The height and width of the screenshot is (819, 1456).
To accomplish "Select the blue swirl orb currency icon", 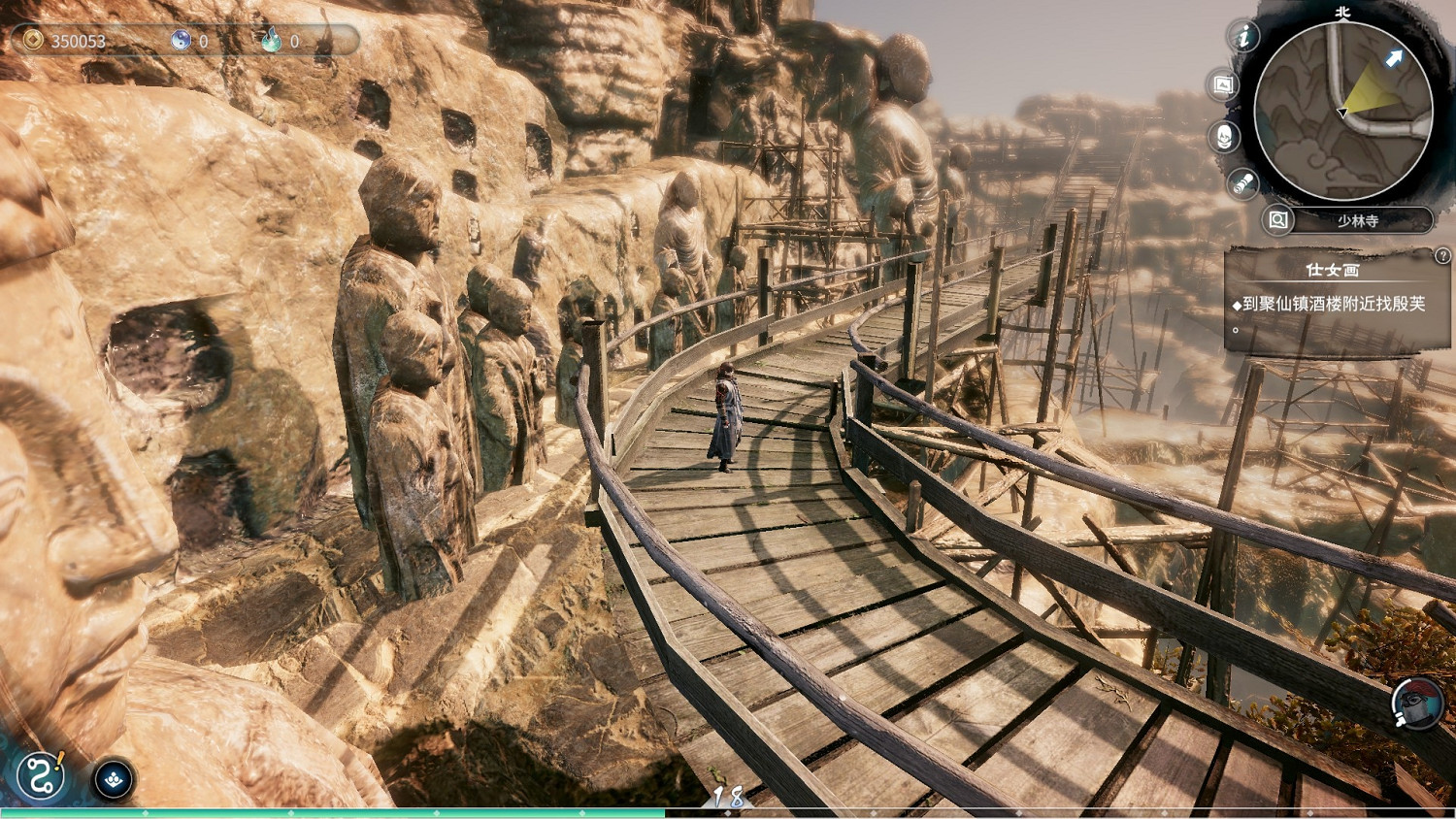I will (x=181, y=40).
